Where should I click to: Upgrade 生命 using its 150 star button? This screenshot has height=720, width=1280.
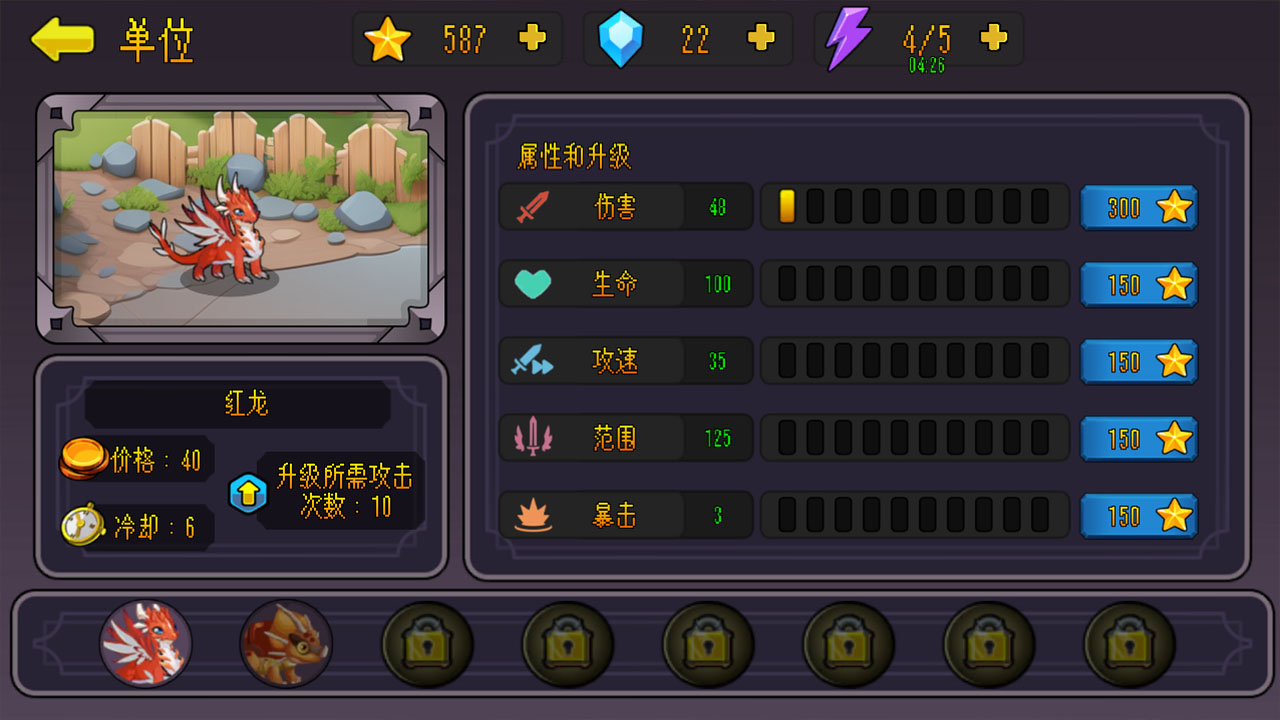click(1139, 284)
